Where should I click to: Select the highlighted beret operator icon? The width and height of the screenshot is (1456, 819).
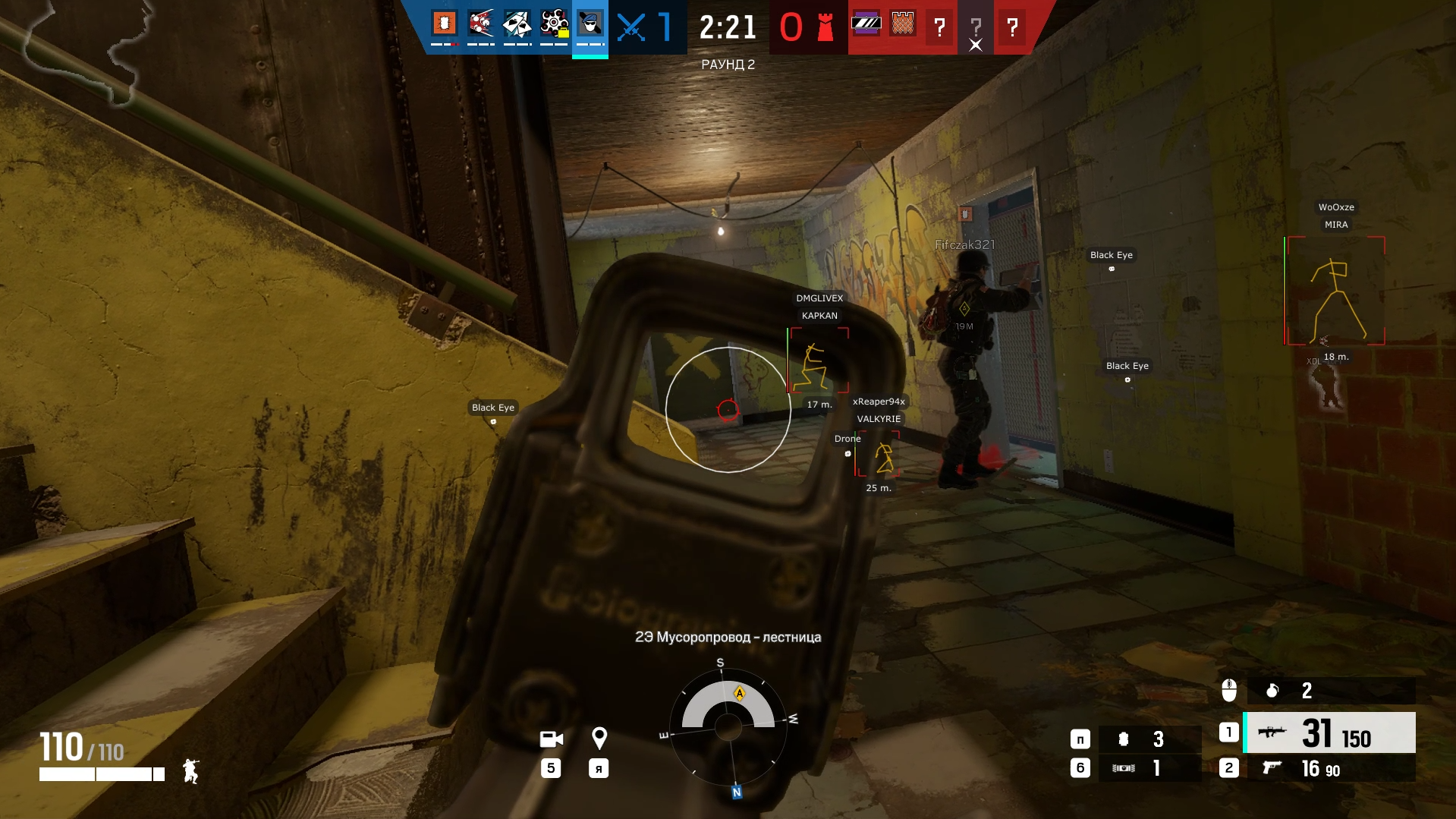click(590, 24)
